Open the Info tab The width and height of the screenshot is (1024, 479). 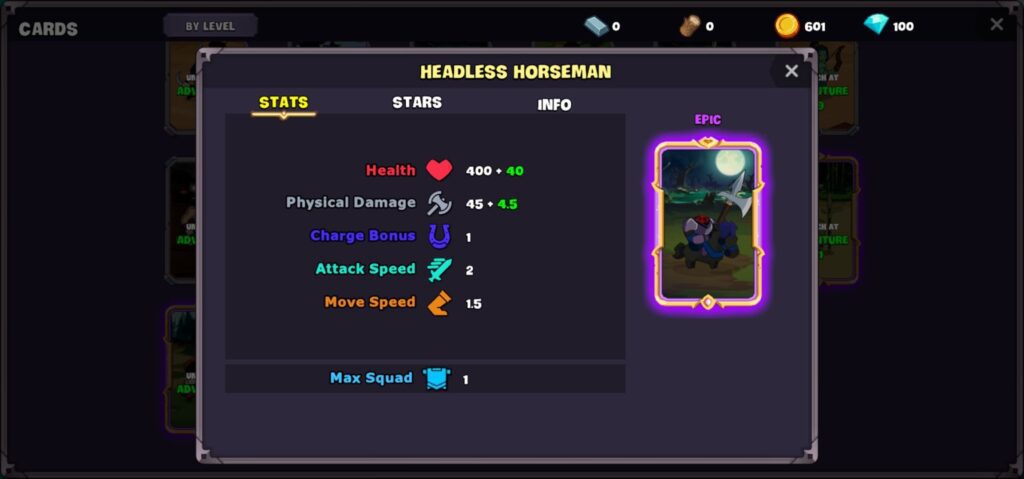click(554, 104)
